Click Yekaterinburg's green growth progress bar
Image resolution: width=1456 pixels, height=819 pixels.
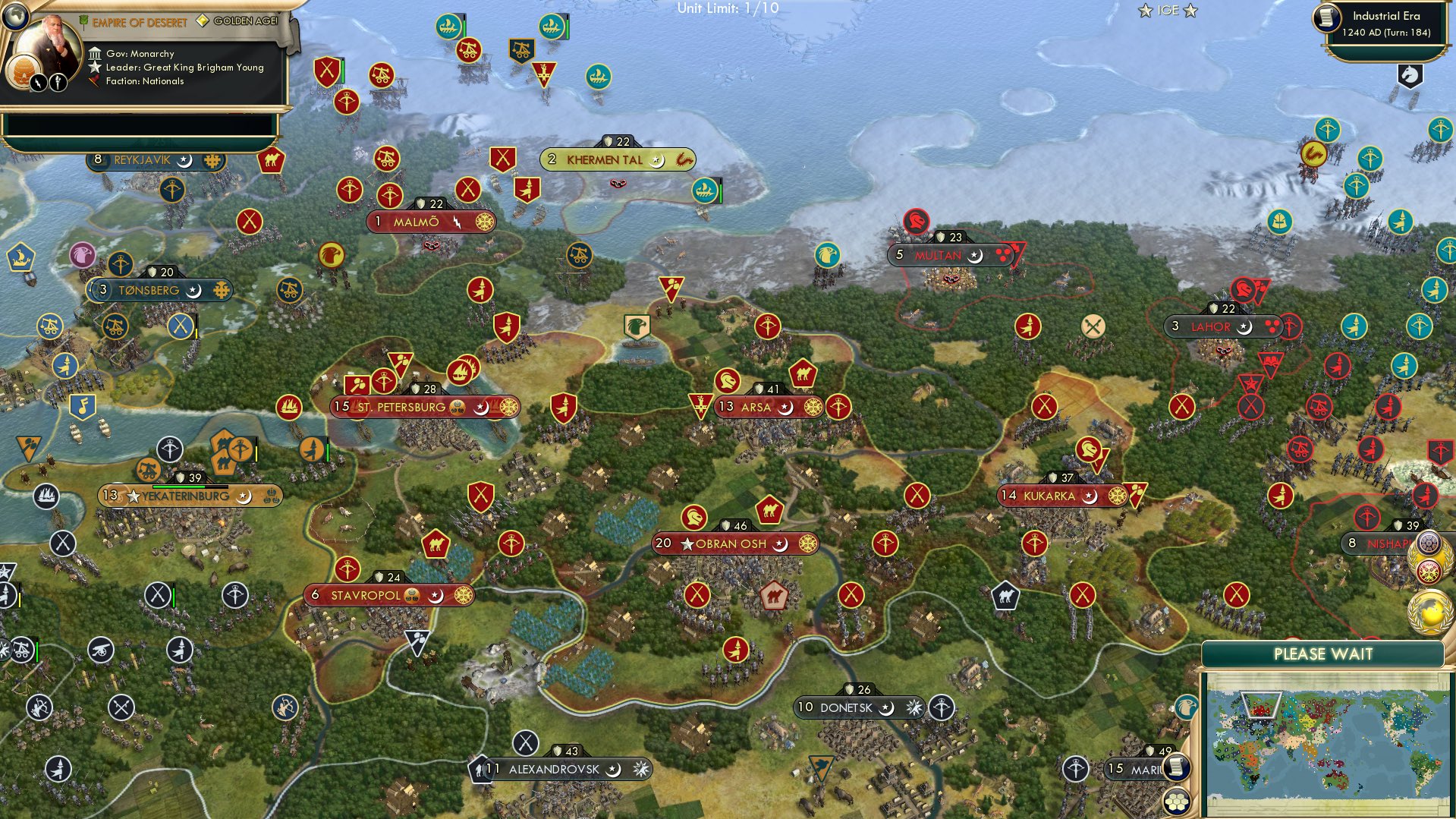(x=178, y=487)
